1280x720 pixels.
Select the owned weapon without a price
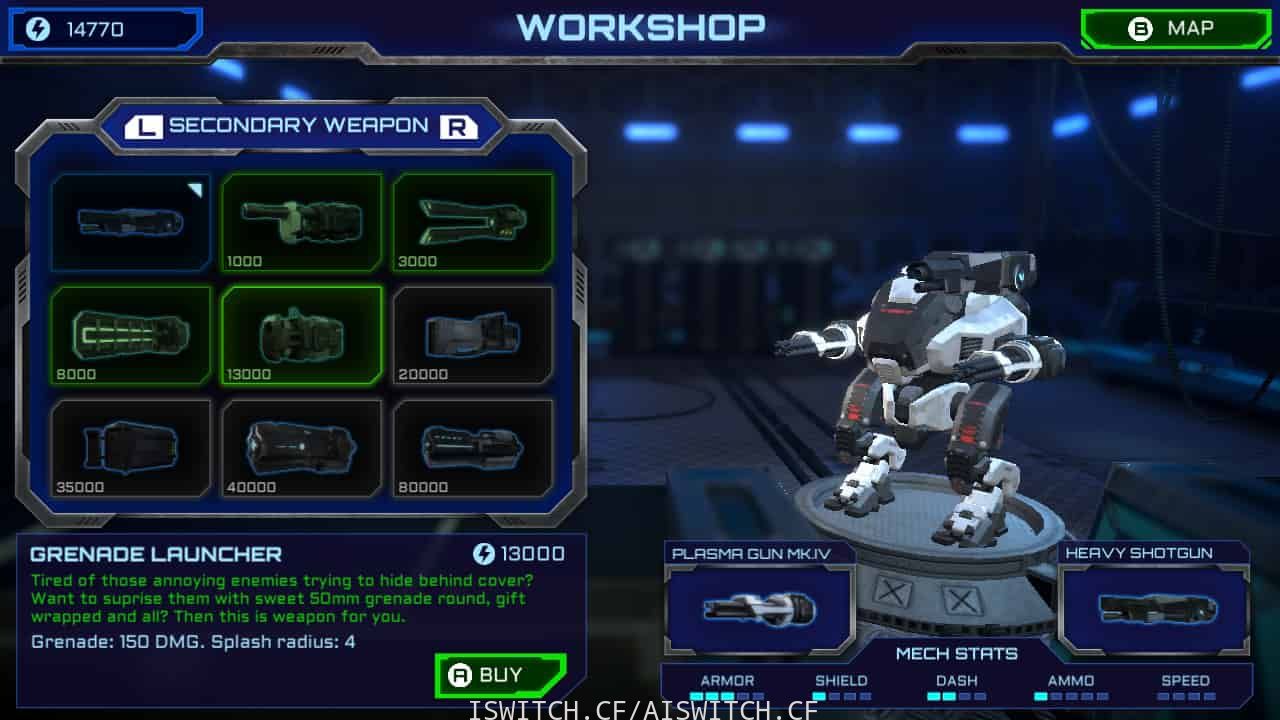pos(131,222)
